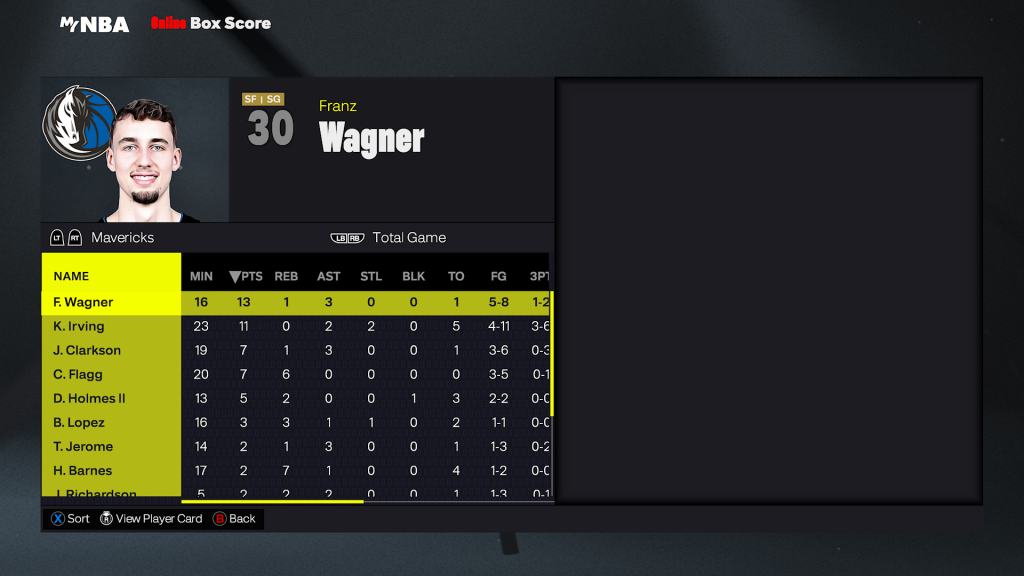Highlight C. Flagg's stat row
This screenshot has height=576, width=1024.
[x=78, y=374]
